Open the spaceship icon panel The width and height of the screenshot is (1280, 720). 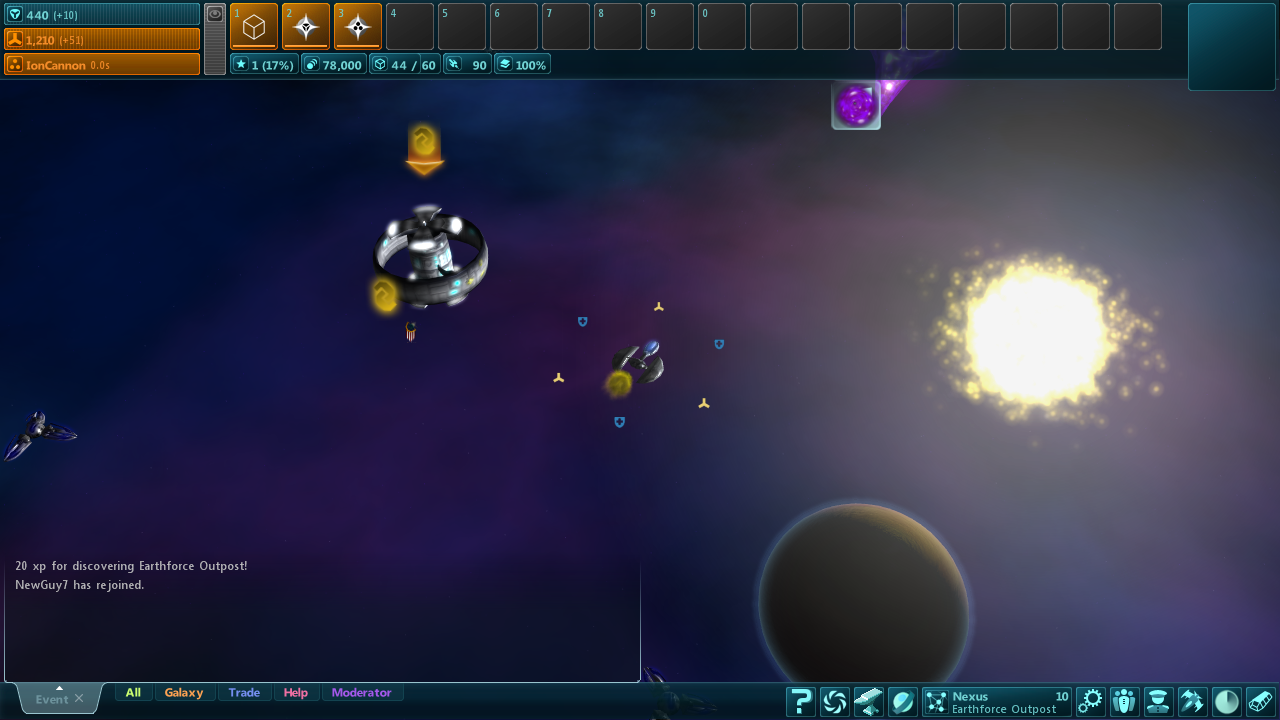1193,702
